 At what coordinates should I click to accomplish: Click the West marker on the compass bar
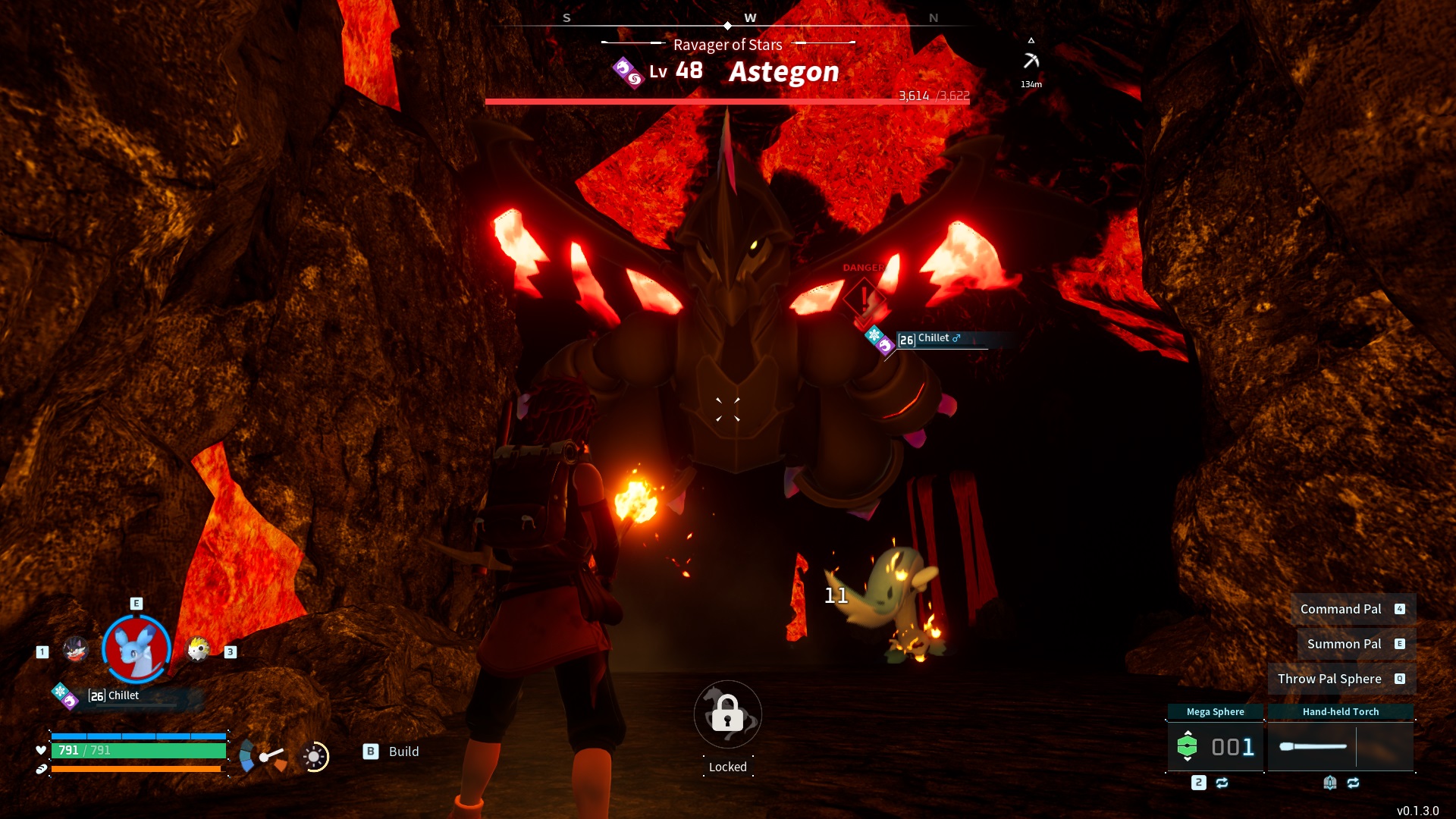[750, 17]
